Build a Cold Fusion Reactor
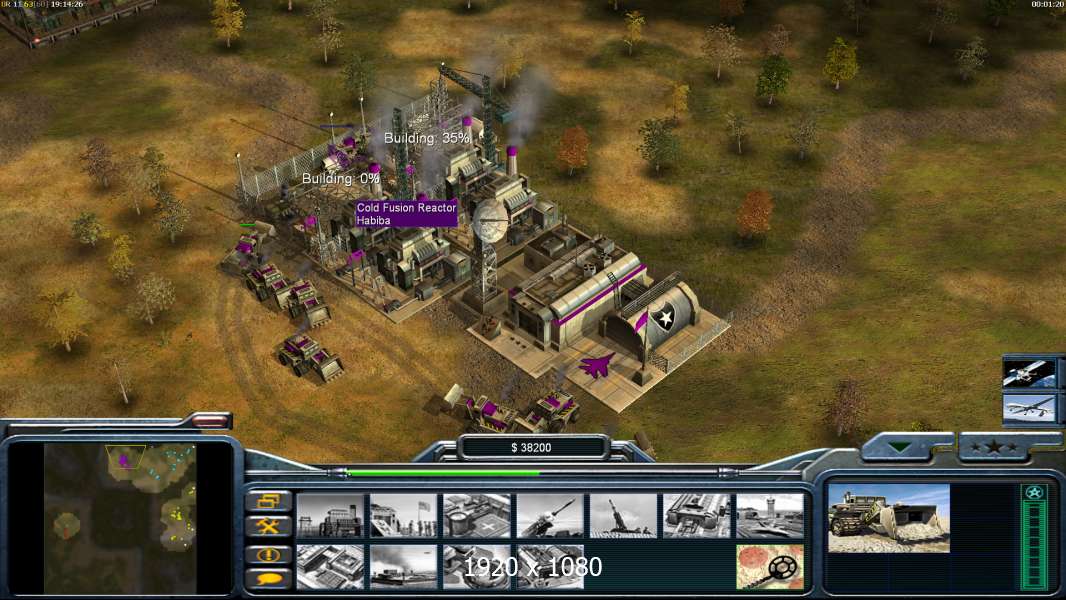 pyautogui.click(x=330, y=515)
